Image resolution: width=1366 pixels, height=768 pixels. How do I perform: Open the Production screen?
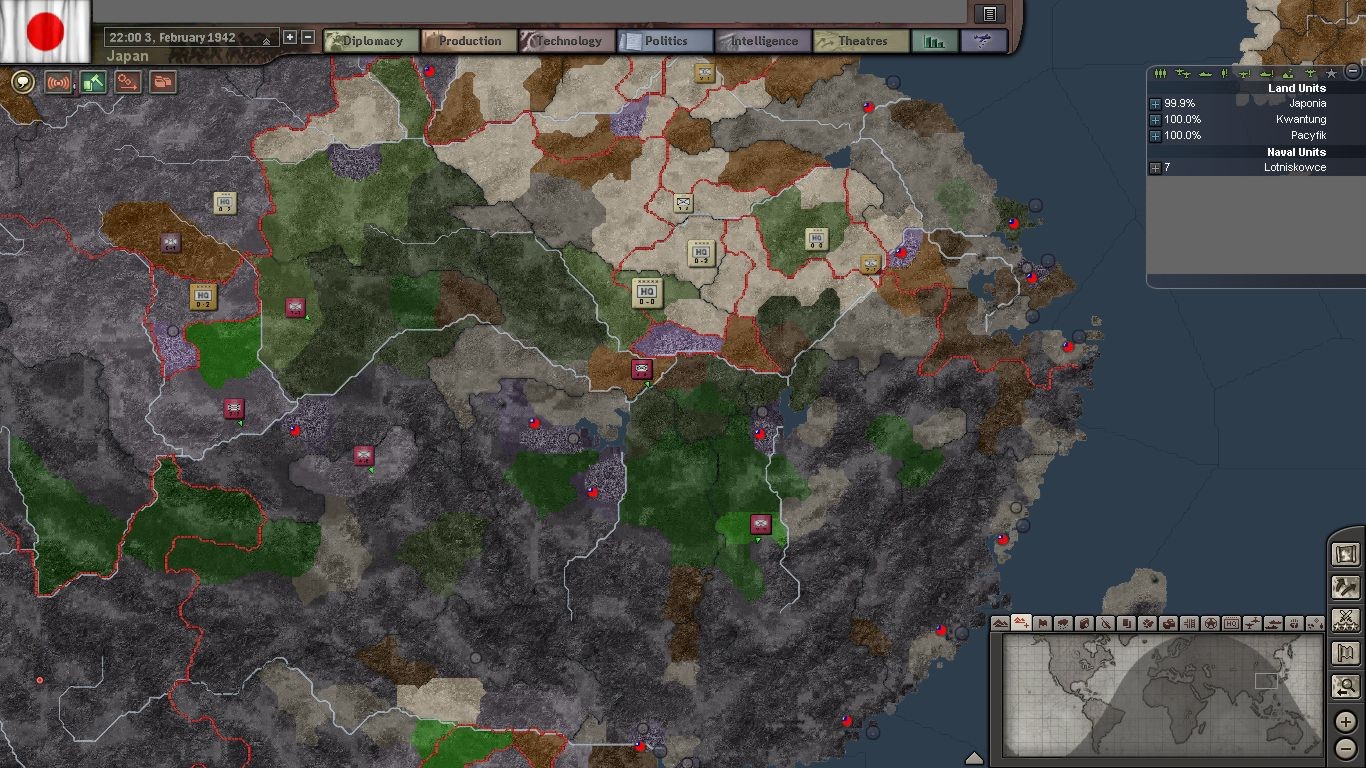point(468,41)
